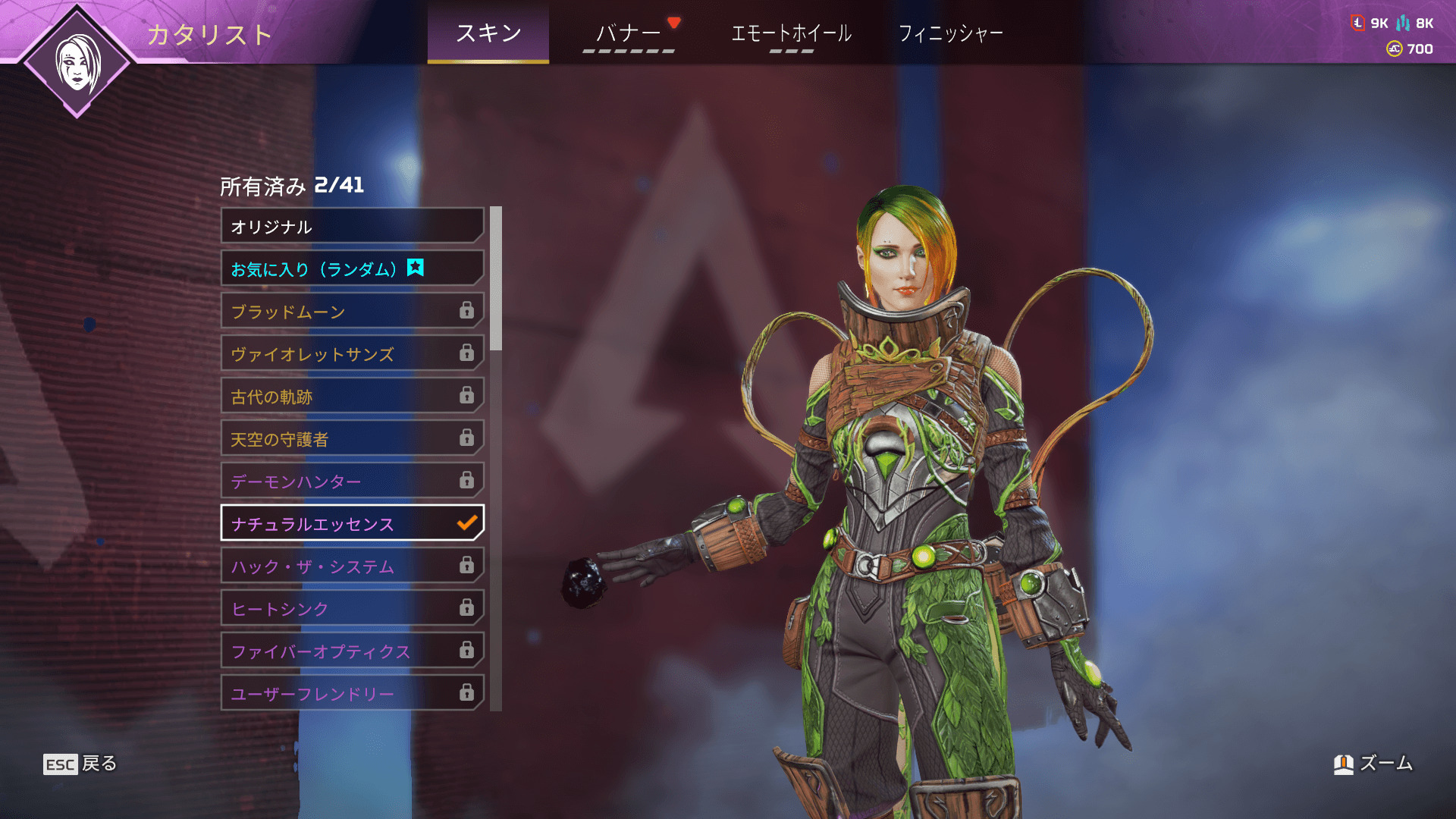Screen dimensions: 1456x819
Task: Select the ユーザーフレンドリー skin
Action: [x=352, y=693]
